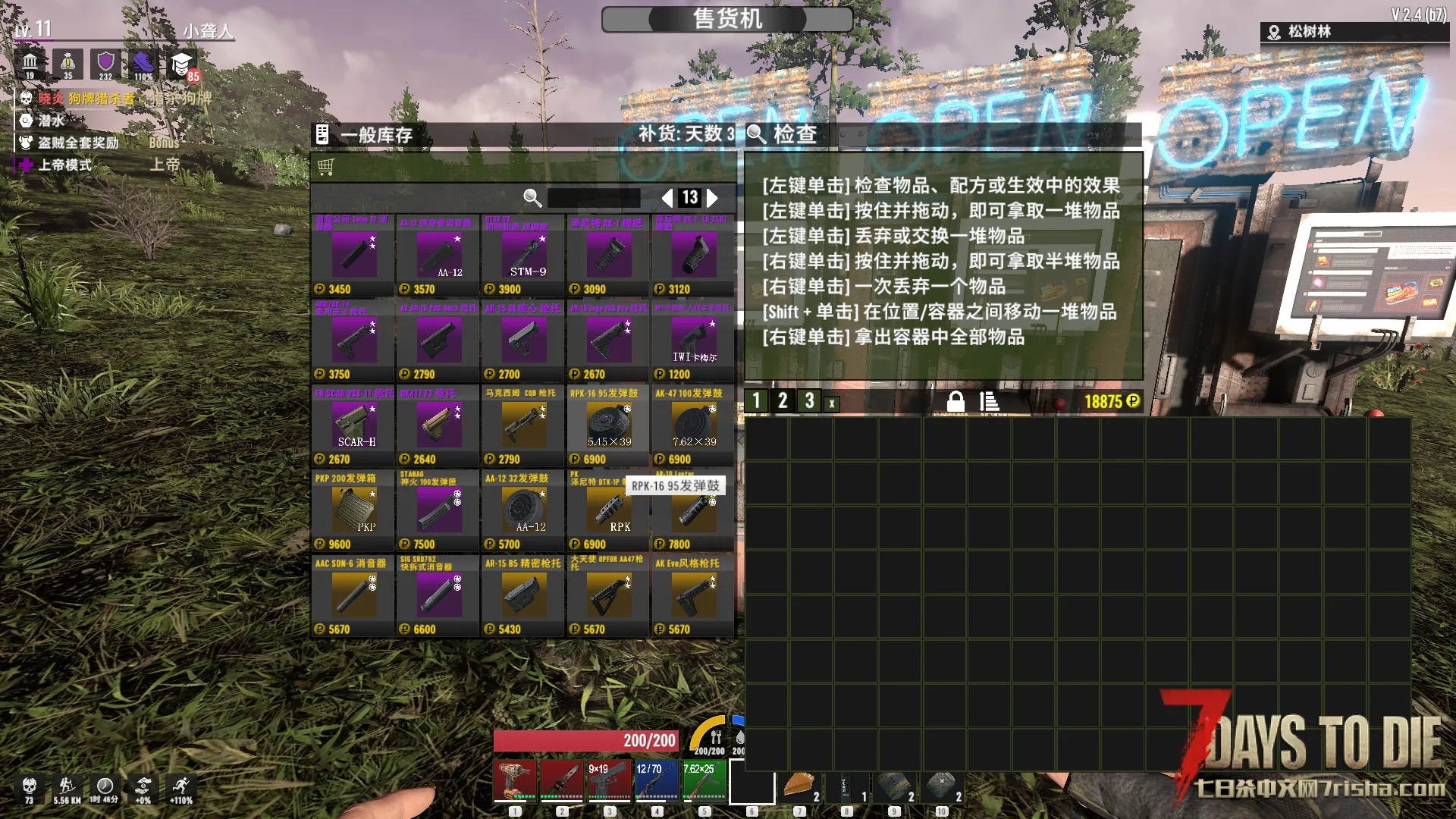Select the AK-47 100发弹鼓 drum
The height and width of the screenshot is (819, 1456).
click(693, 425)
